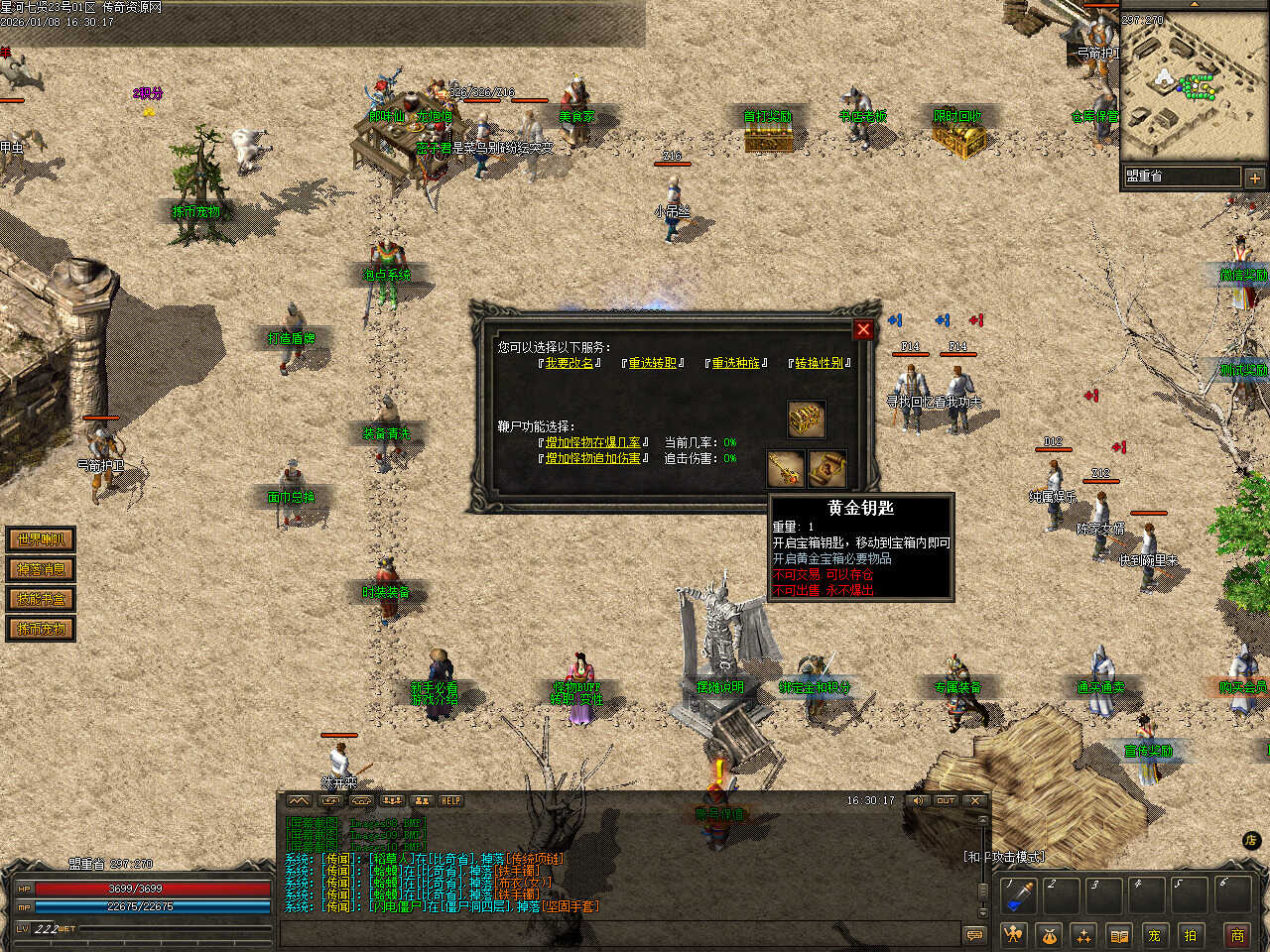
Task: Choose the 重选种族 race reselect option
Action: (736, 363)
